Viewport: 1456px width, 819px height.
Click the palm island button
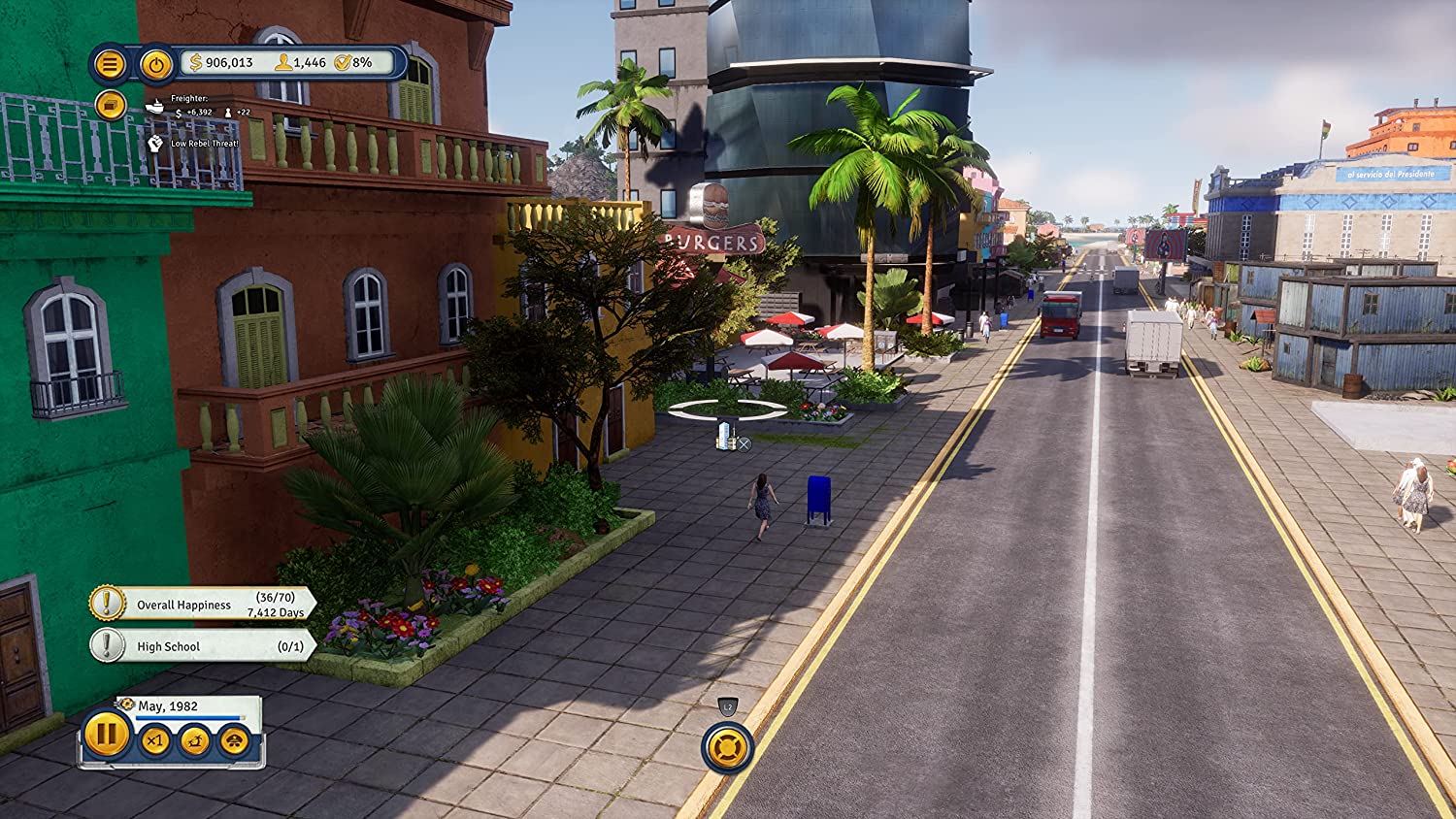click(195, 741)
